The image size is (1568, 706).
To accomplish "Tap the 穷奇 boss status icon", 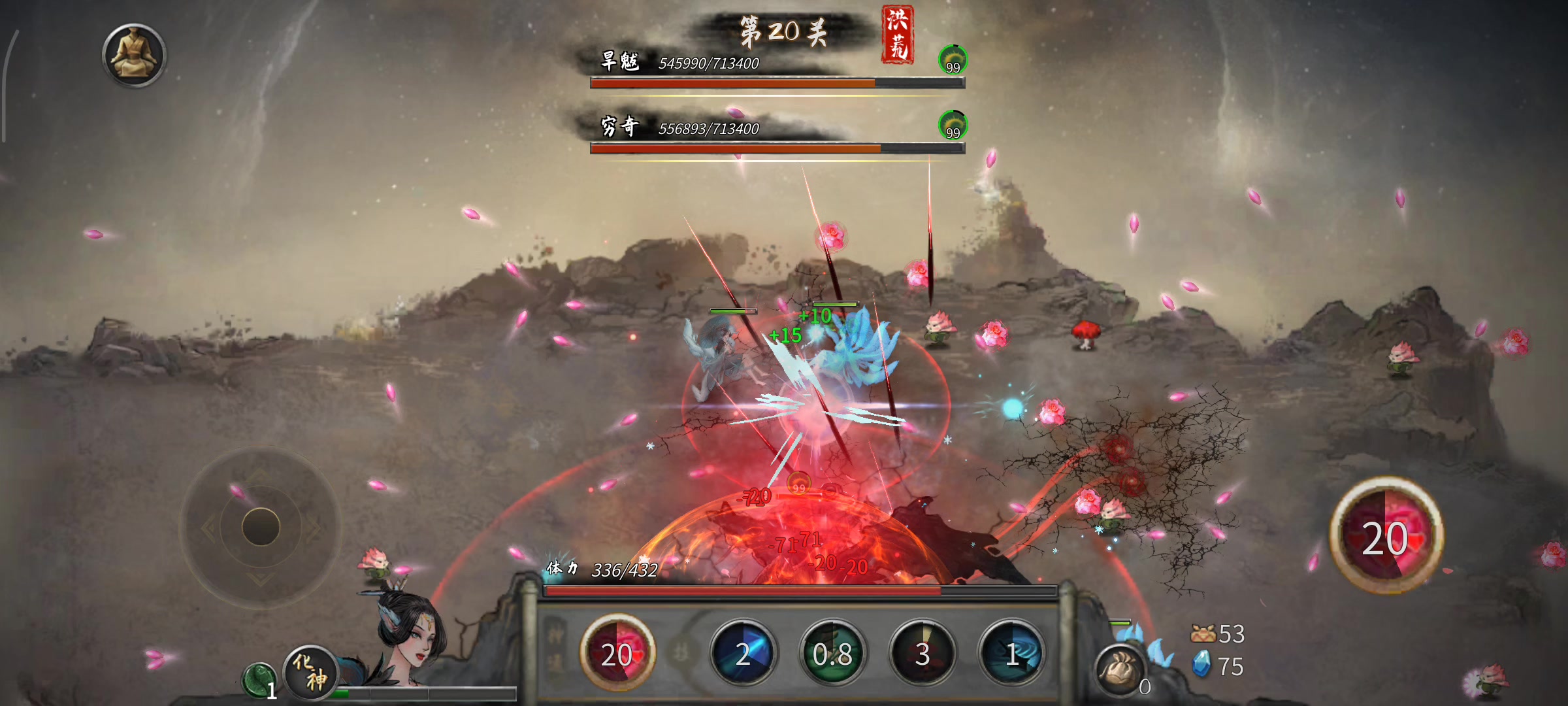I will [x=953, y=125].
